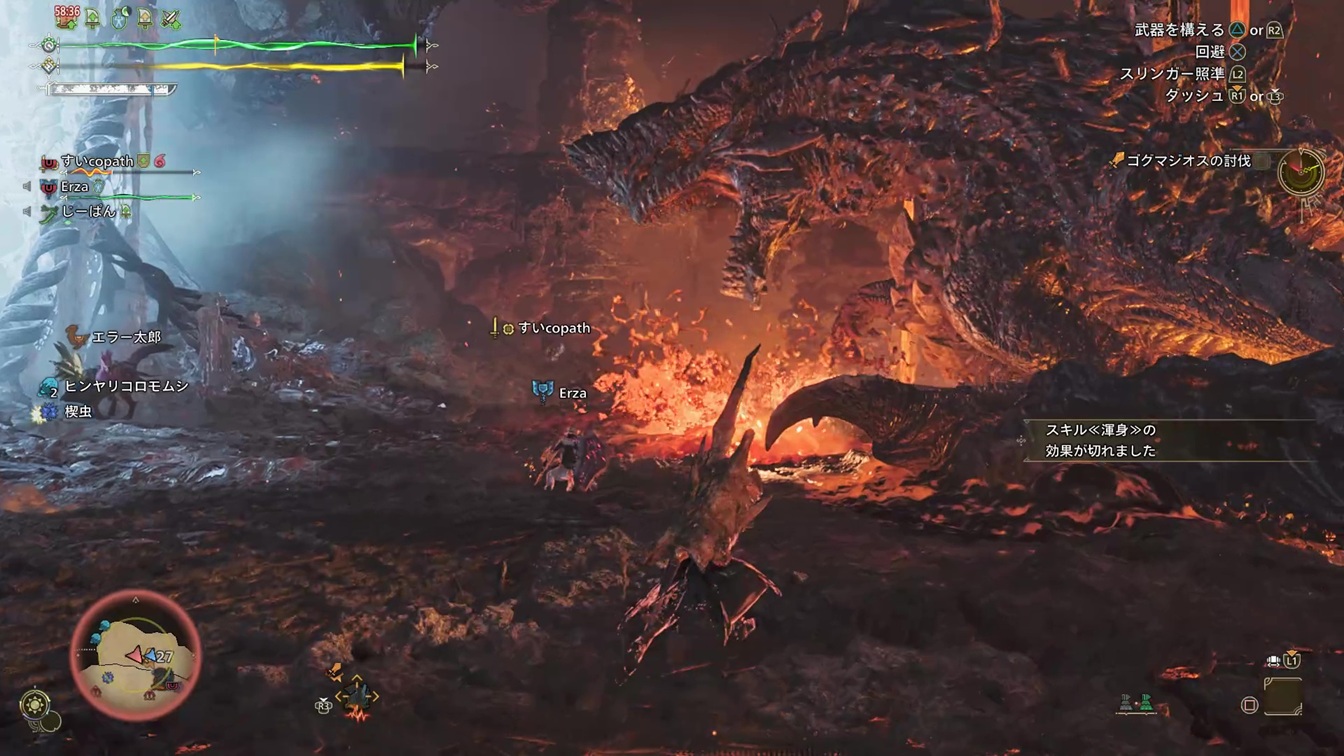Image resolution: width=1344 pixels, height=756 pixels.
Task: Click the timed buff icon showing 58:36
Action: tap(67, 17)
